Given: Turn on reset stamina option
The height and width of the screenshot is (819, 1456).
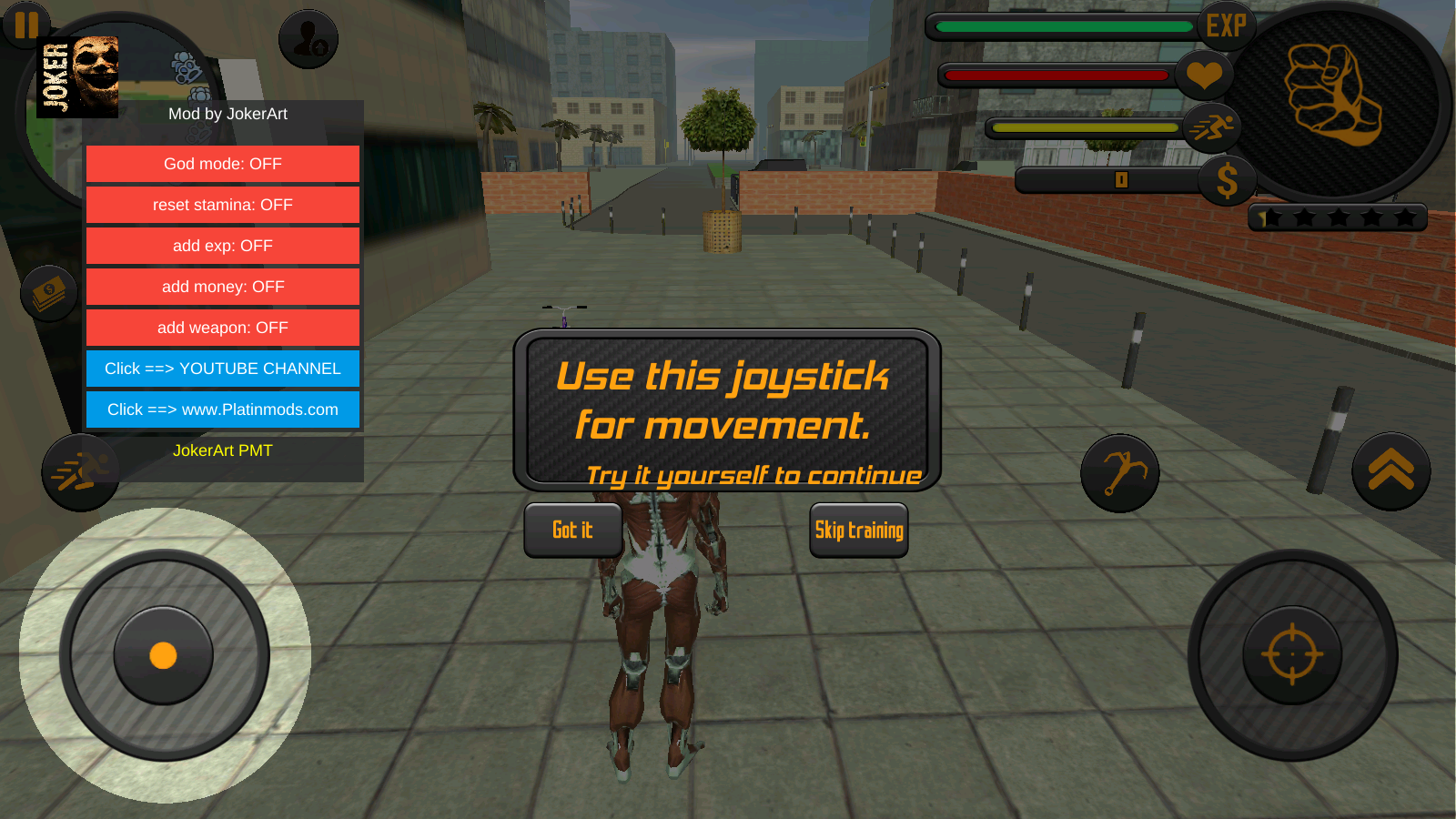Looking at the screenshot, I should (223, 205).
